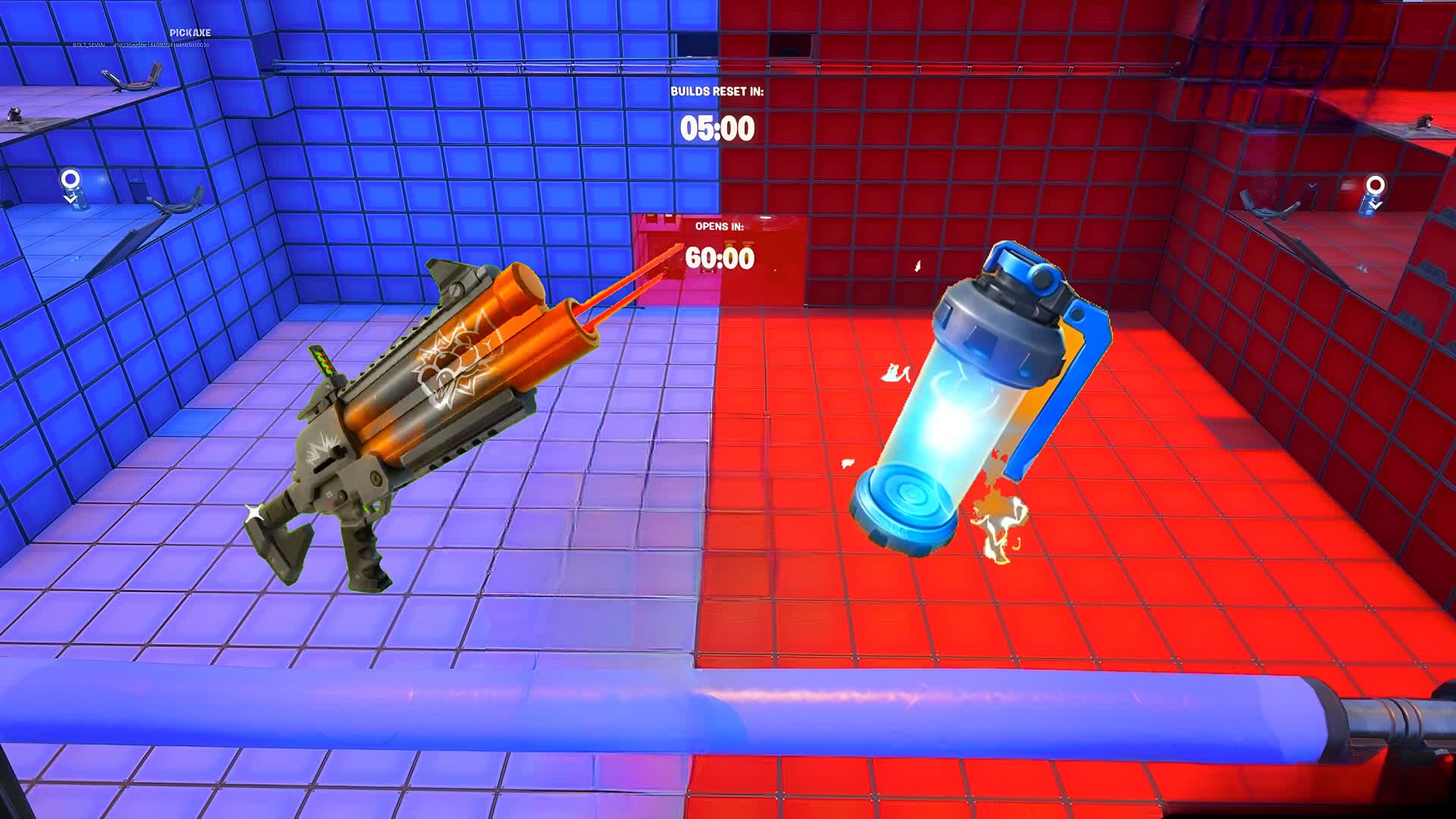Click the ring marker icon on far blue ledge
This screenshot has height=819, width=1456.
[71, 179]
